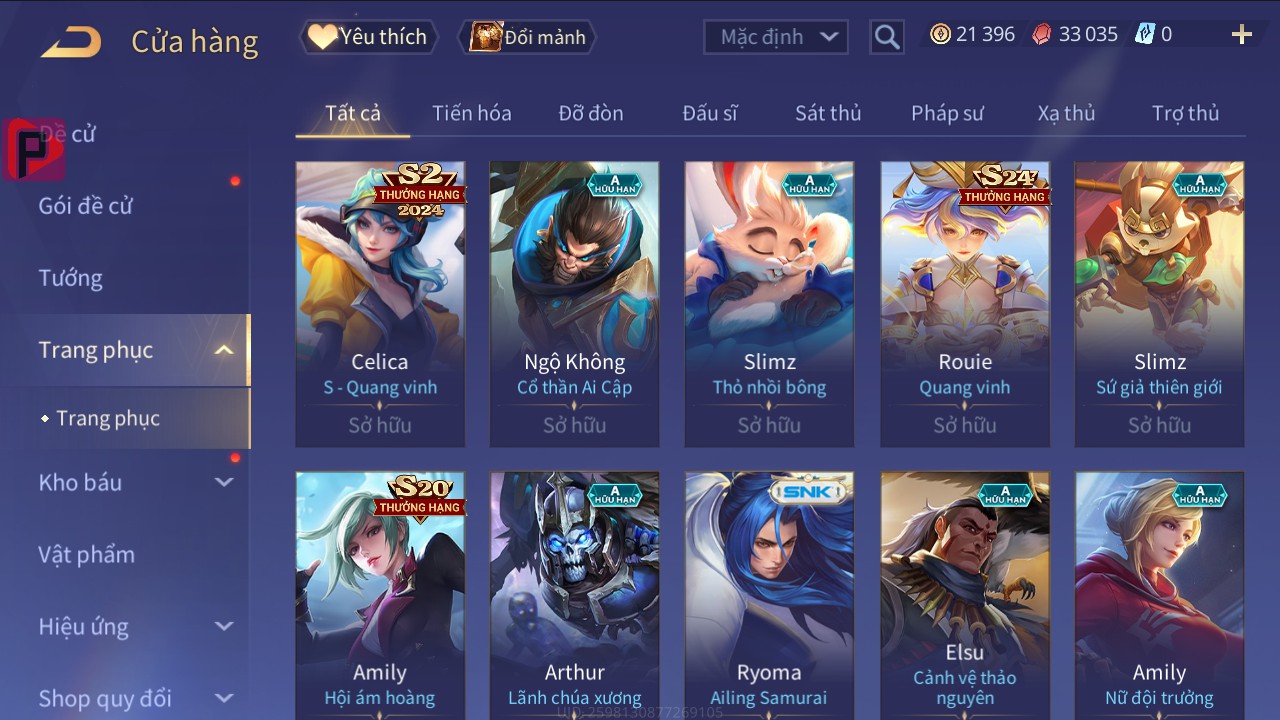Open the Yêu thích favorites list
This screenshot has height=720, width=1280.
click(368, 37)
